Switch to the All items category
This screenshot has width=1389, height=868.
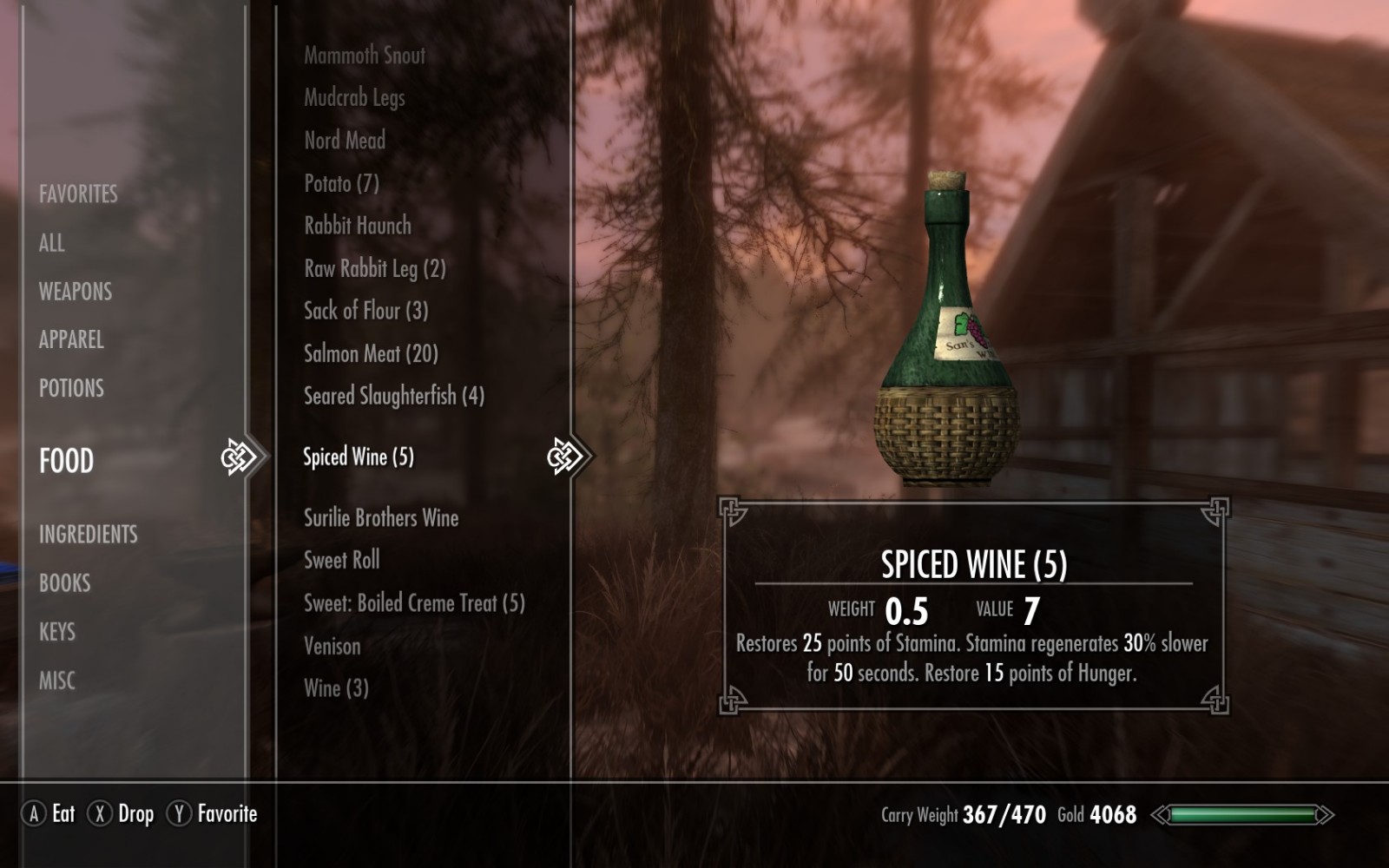(x=52, y=243)
